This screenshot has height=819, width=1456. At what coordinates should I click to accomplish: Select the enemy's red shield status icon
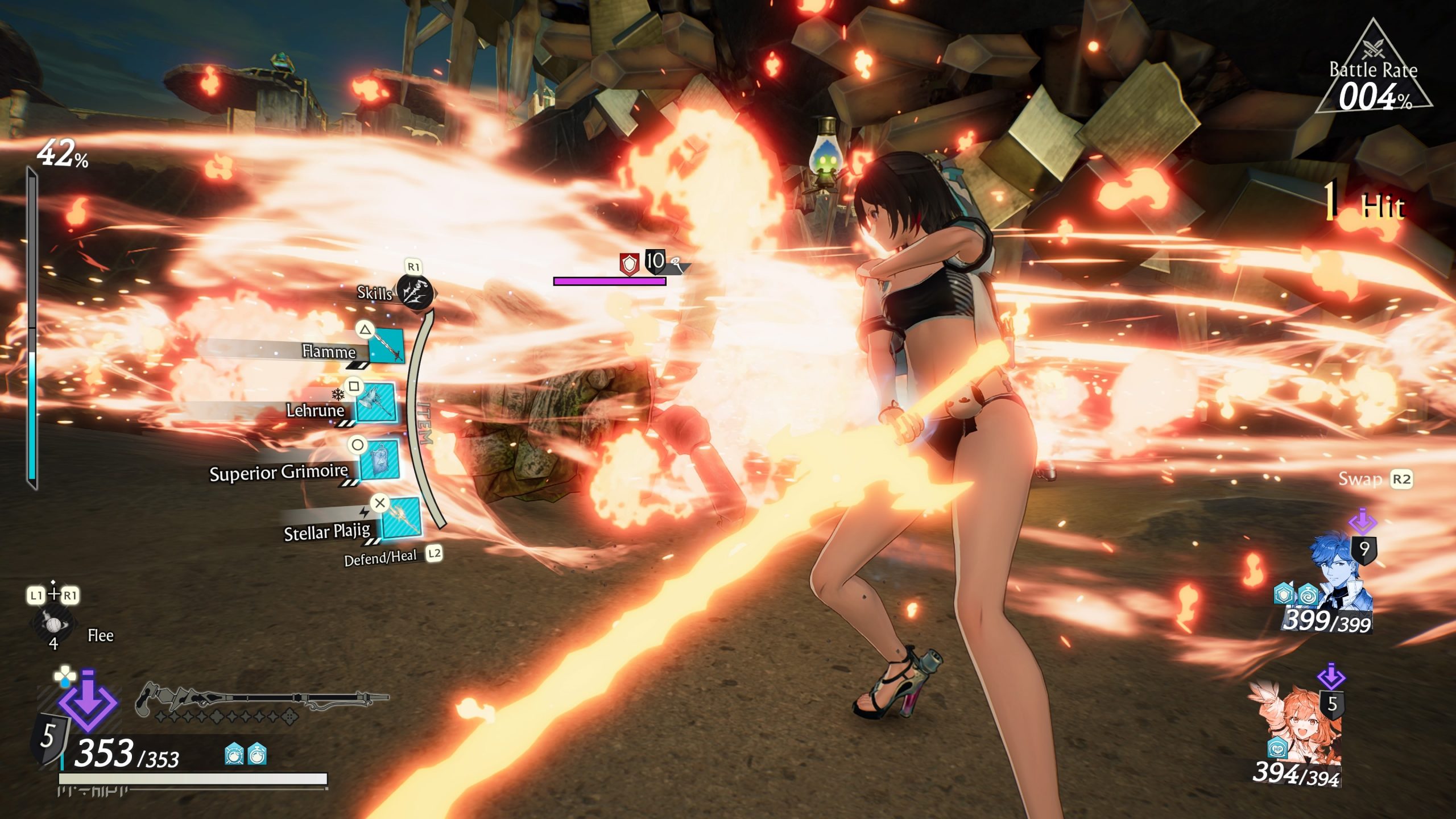[x=628, y=263]
